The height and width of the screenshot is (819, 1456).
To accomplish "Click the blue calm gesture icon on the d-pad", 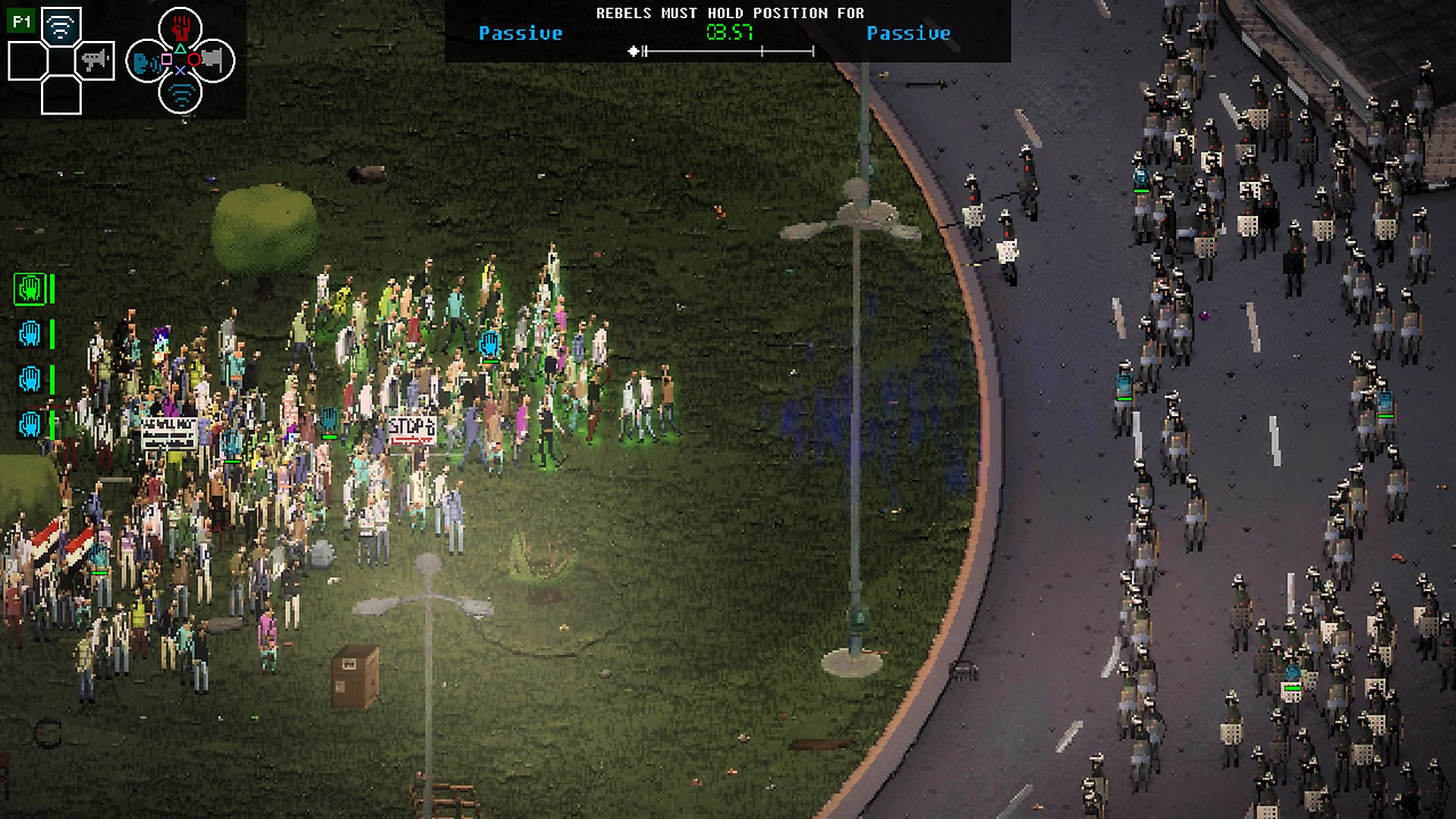I will click(61, 26).
